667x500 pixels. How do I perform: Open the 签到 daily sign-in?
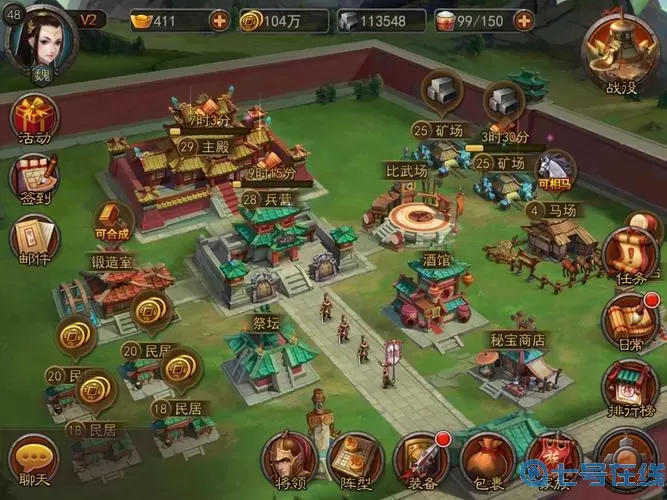34,180
